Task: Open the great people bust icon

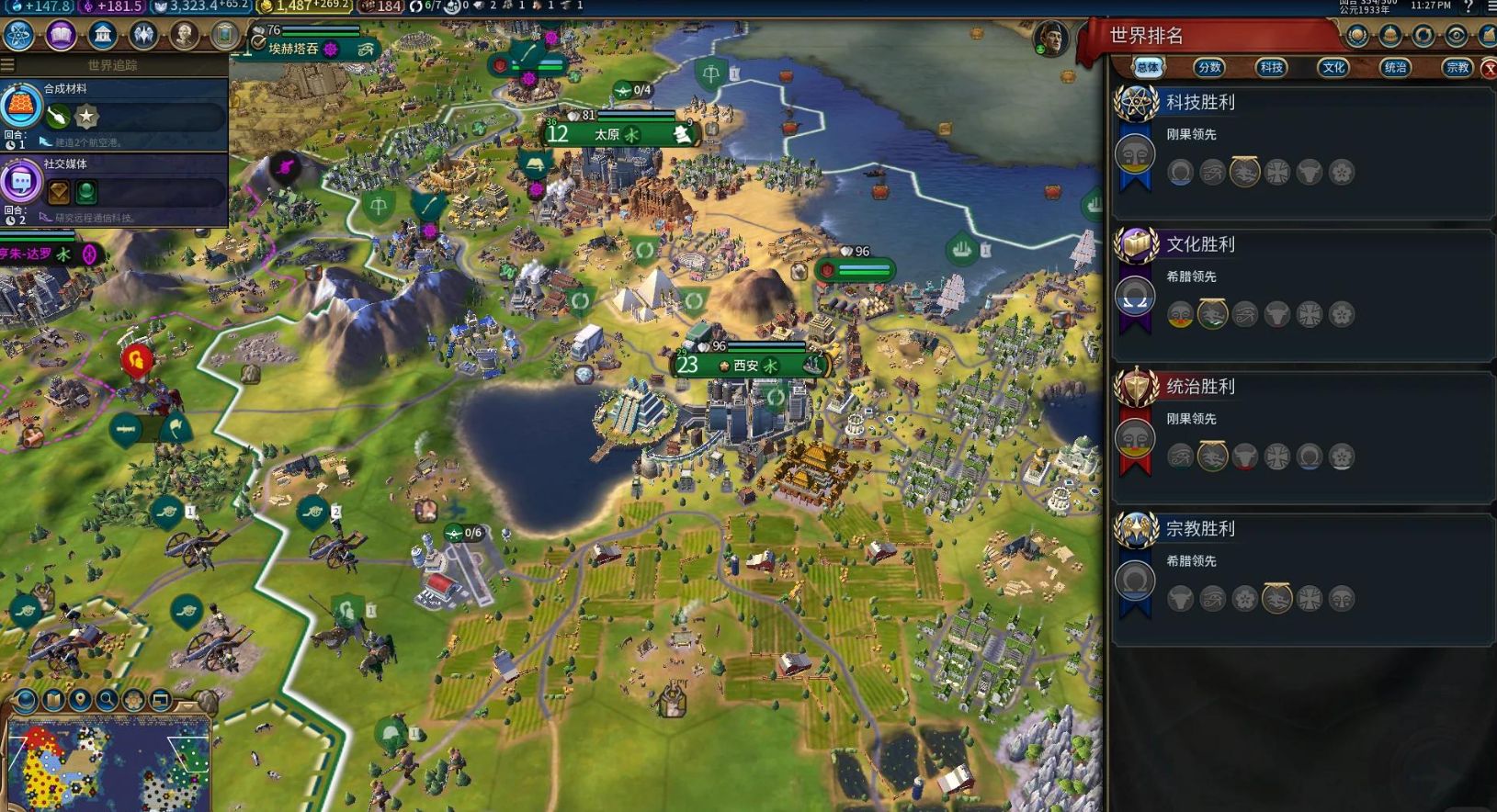Action: click(x=184, y=35)
